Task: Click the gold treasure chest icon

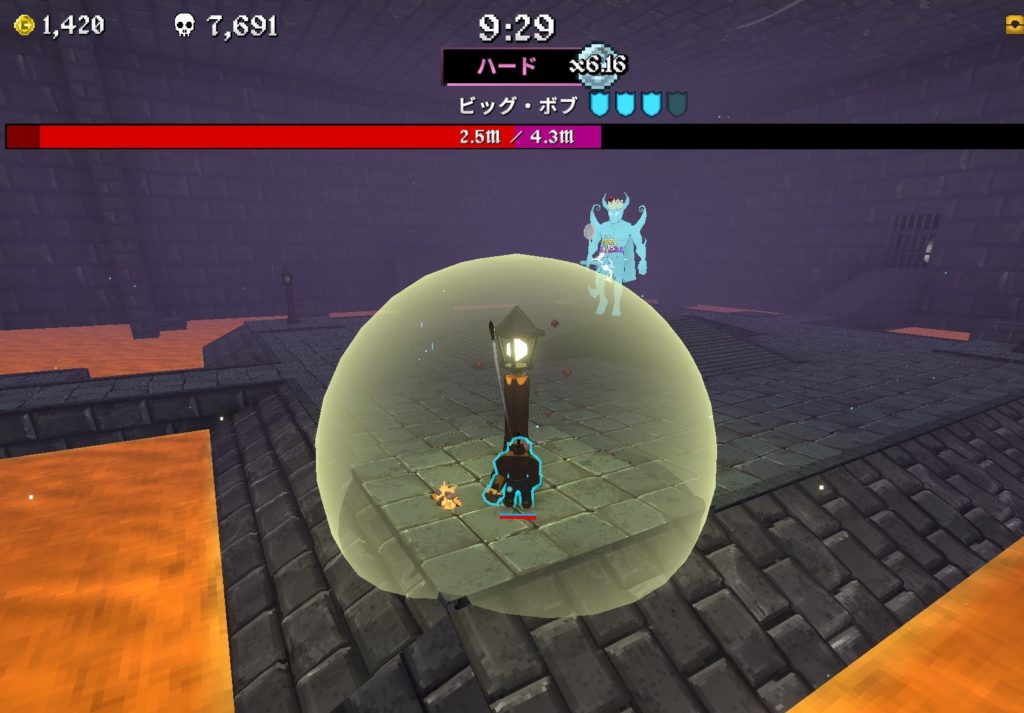Action: [x=1015, y=25]
